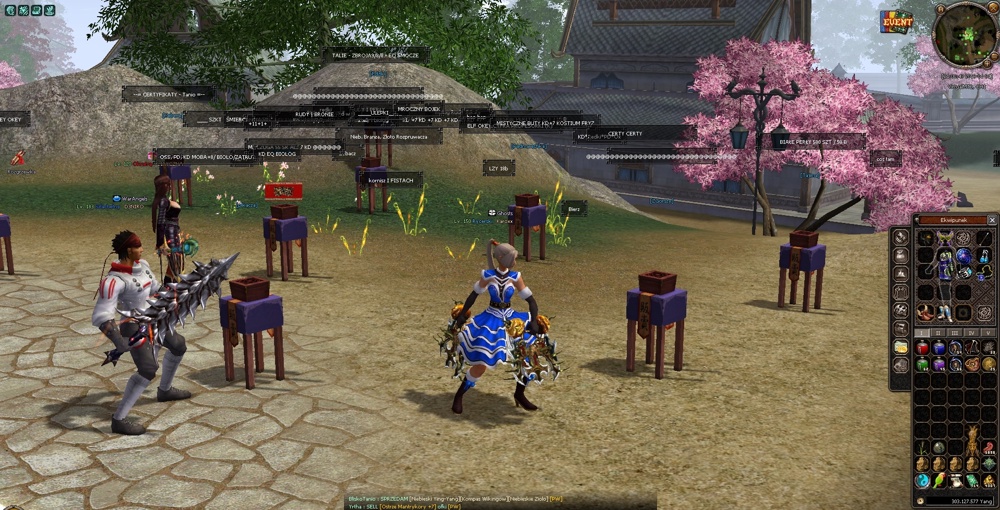Viewport: 1000px width, 510px height.
Task: Select the green potion in the inventory's second row
Action: coord(922,364)
